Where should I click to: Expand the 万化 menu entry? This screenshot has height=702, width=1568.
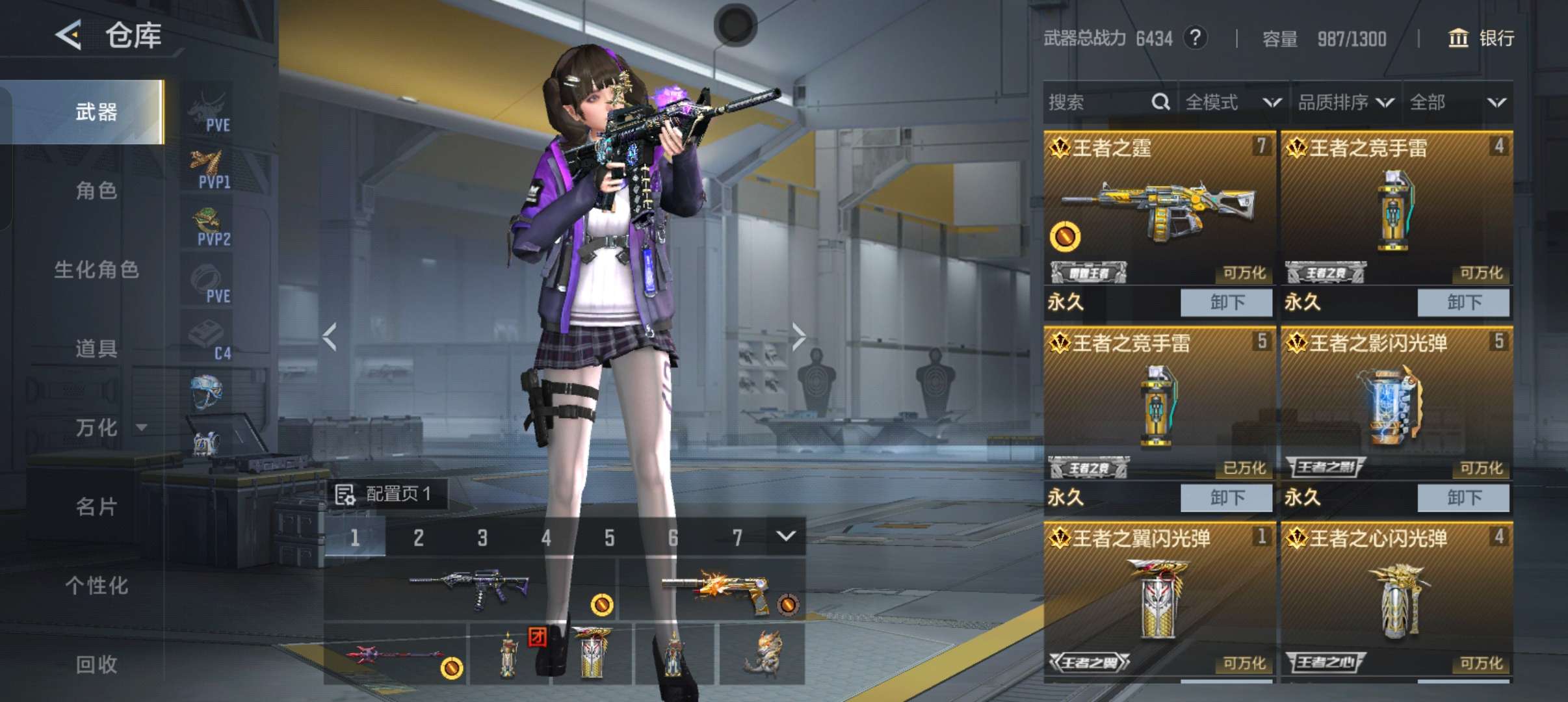click(107, 427)
